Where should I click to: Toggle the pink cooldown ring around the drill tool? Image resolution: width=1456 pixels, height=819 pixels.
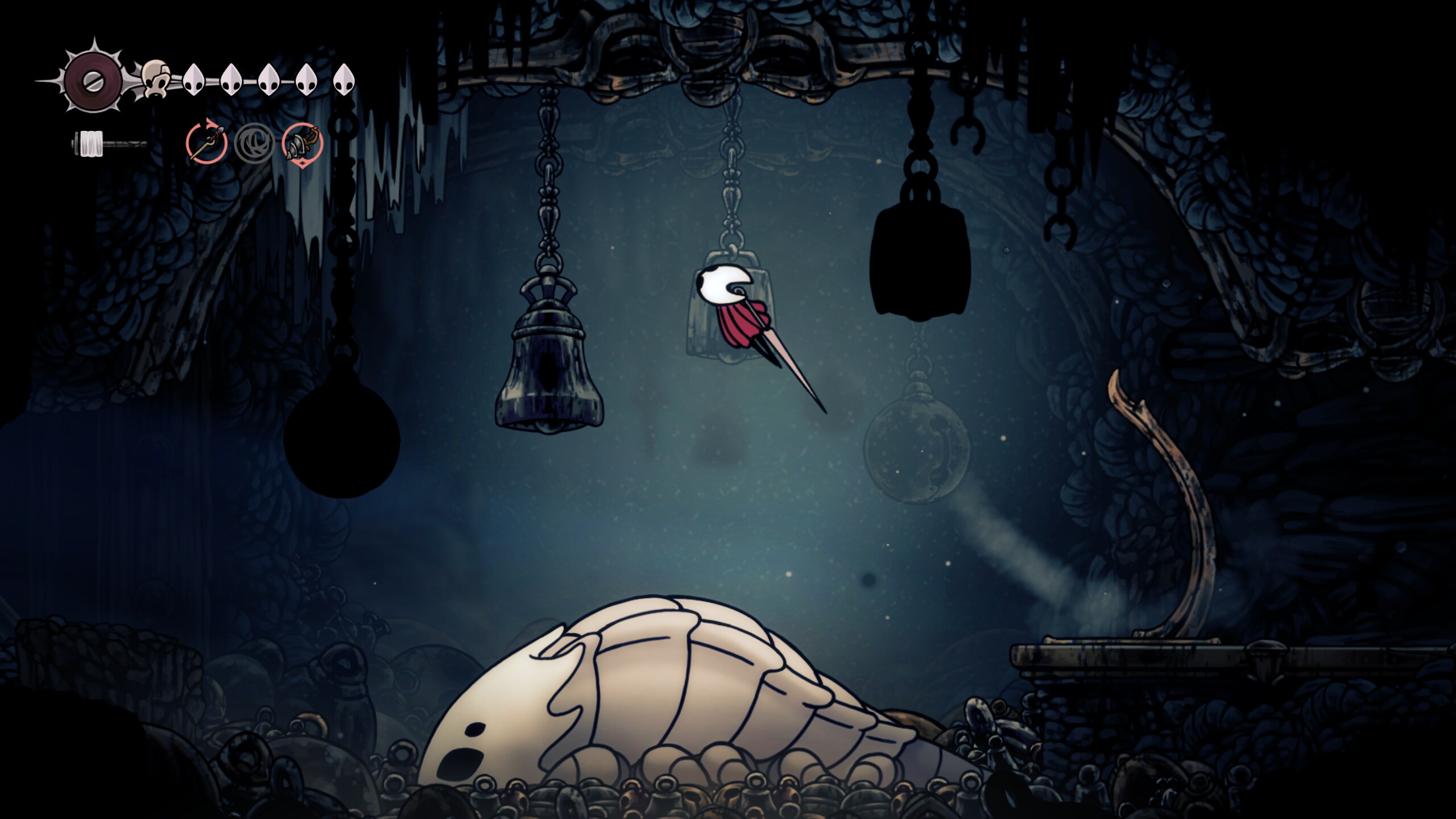pyautogui.click(x=301, y=143)
